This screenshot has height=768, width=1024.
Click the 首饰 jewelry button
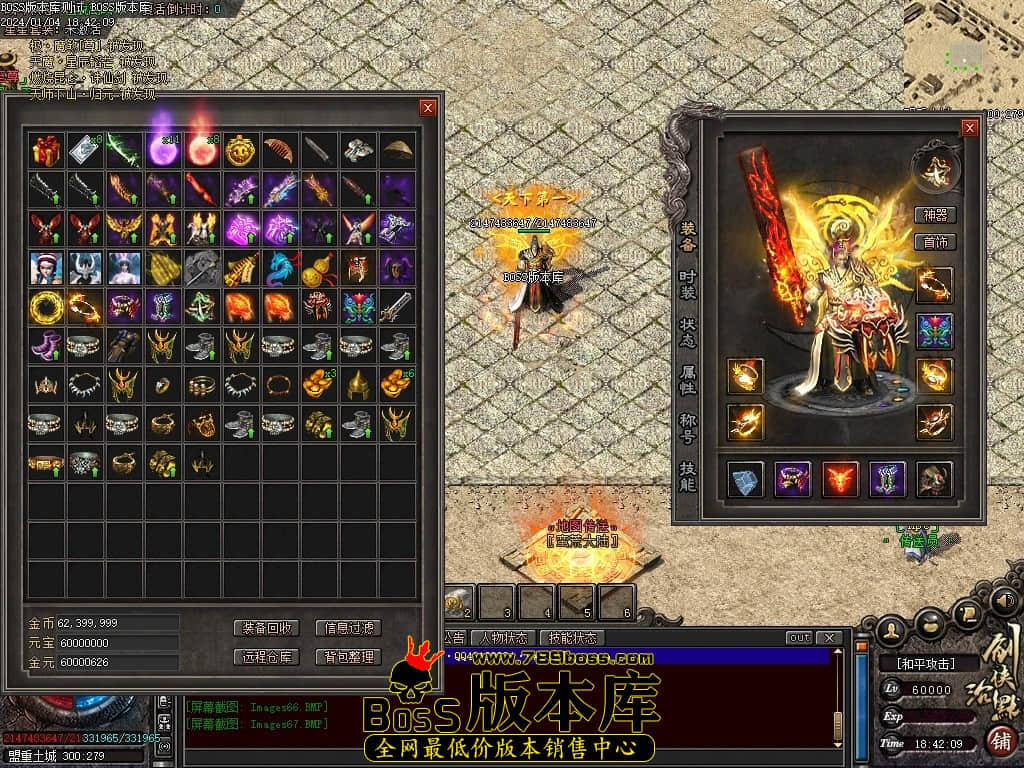(936, 242)
